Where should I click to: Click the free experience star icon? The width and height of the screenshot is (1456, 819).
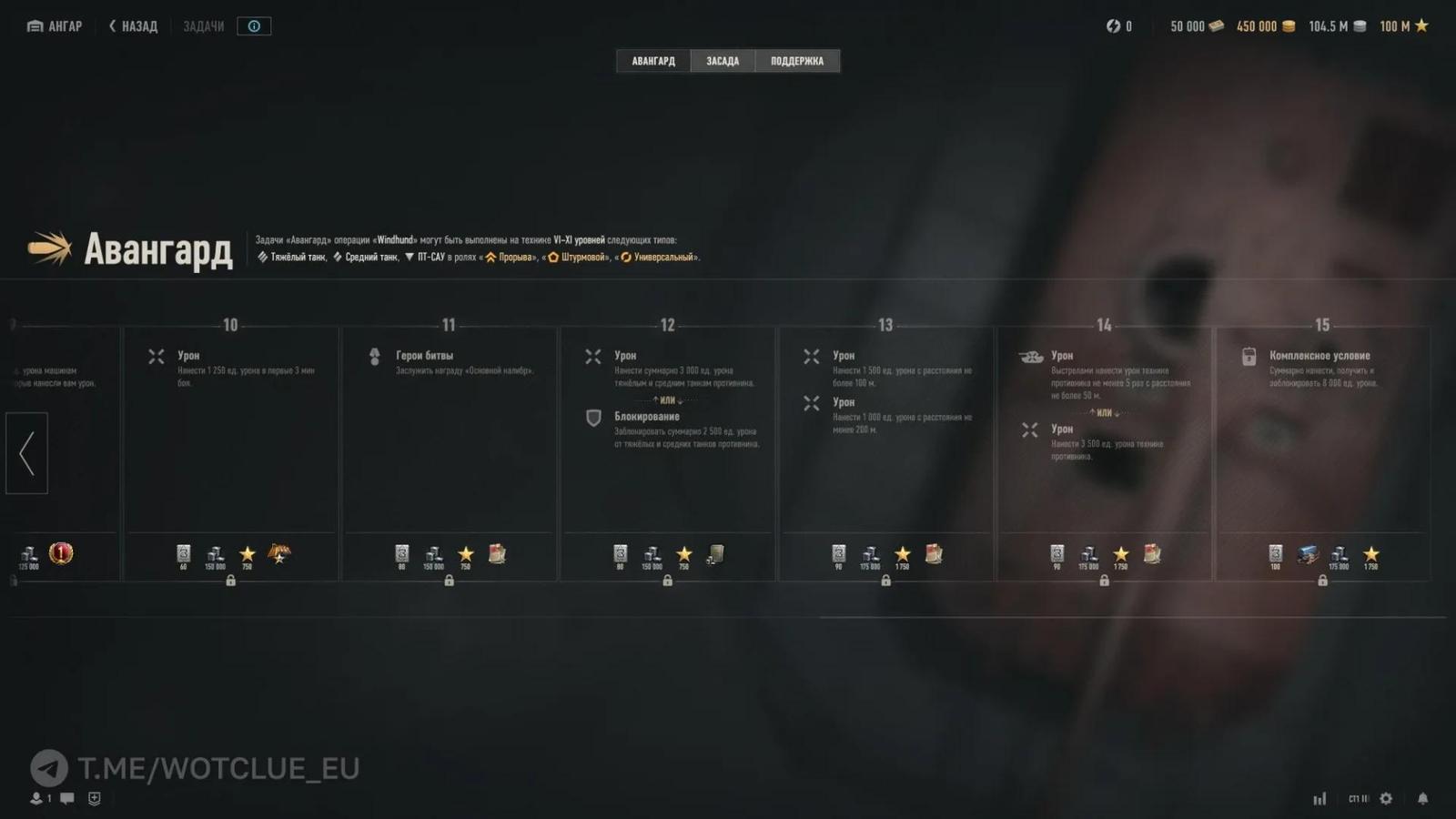click(1421, 25)
